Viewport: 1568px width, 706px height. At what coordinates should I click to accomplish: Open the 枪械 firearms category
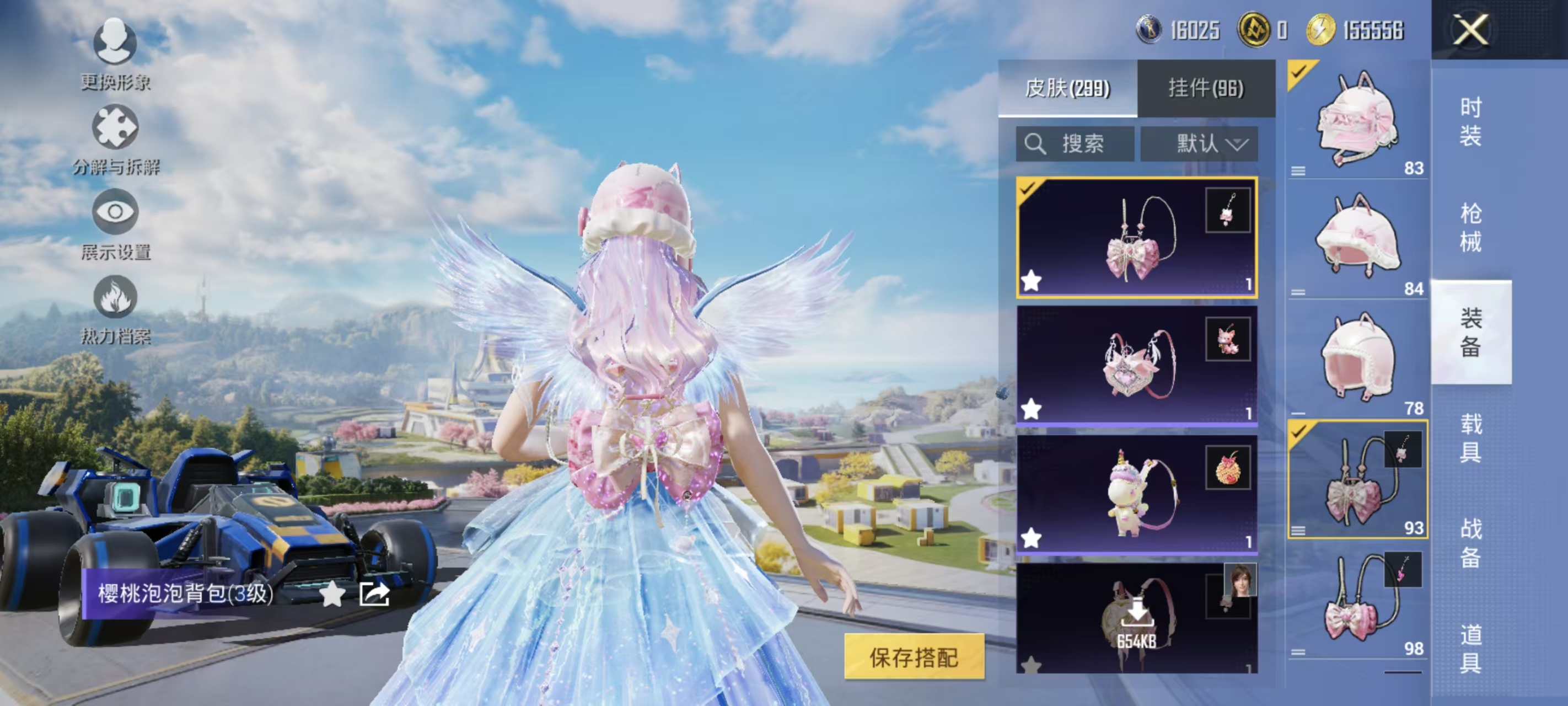[1470, 227]
